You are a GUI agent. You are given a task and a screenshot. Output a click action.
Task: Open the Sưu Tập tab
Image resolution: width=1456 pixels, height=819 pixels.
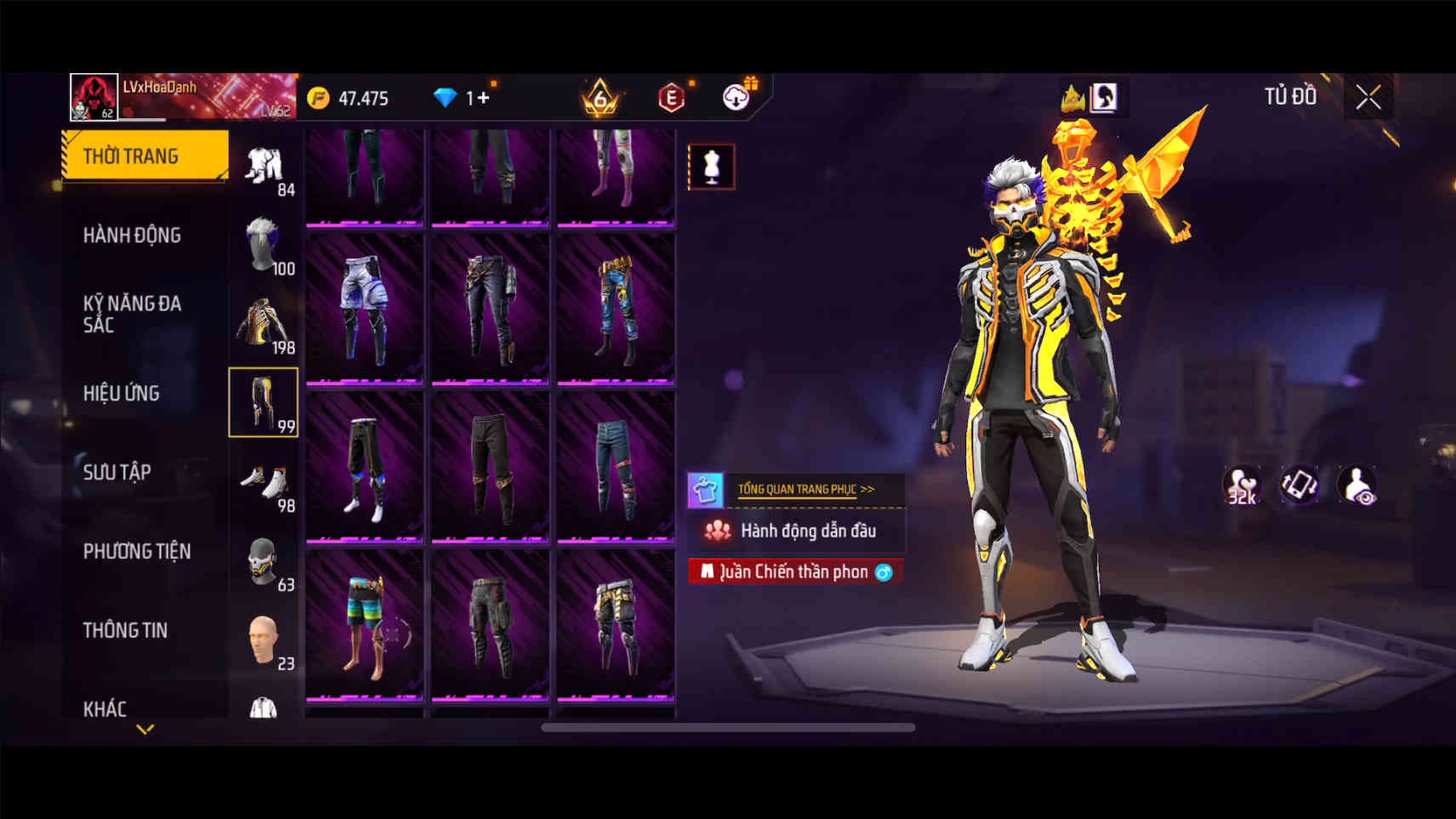point(117,472)
